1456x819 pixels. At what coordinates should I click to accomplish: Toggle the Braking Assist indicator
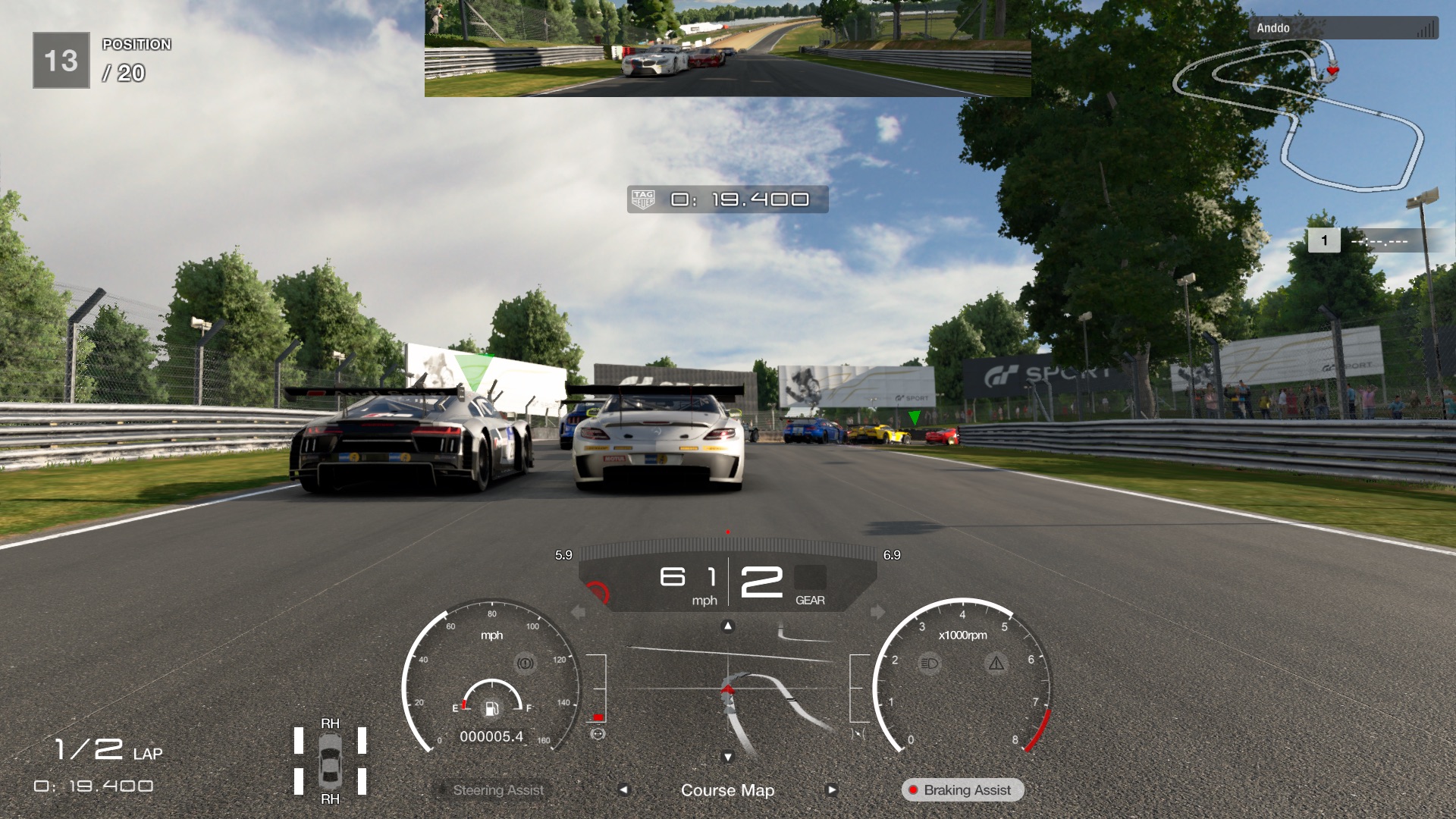pyautogui.click(x=962, y=790)
